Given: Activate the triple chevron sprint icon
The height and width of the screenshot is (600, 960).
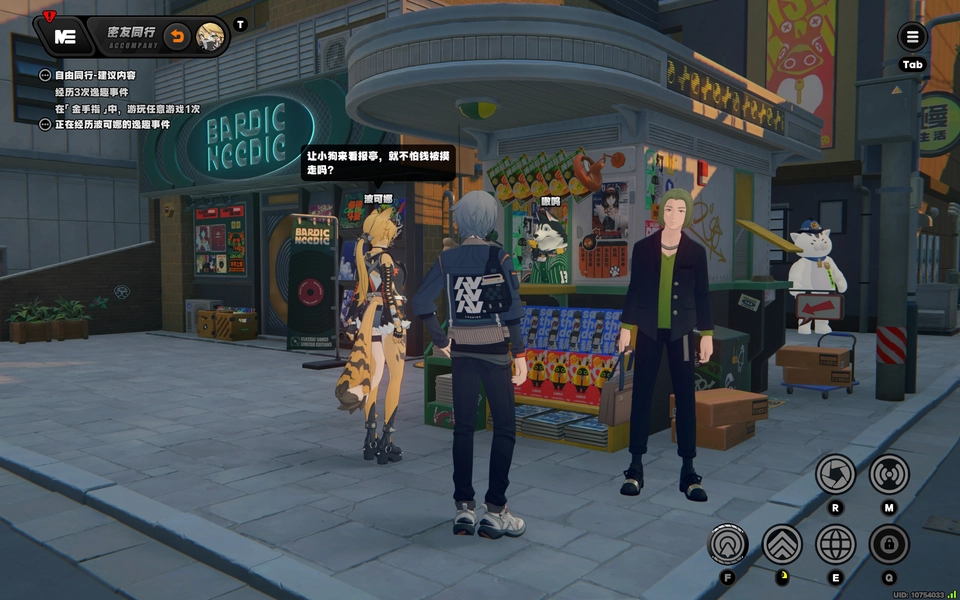Looking at the screenshot, I should (782, 545).
